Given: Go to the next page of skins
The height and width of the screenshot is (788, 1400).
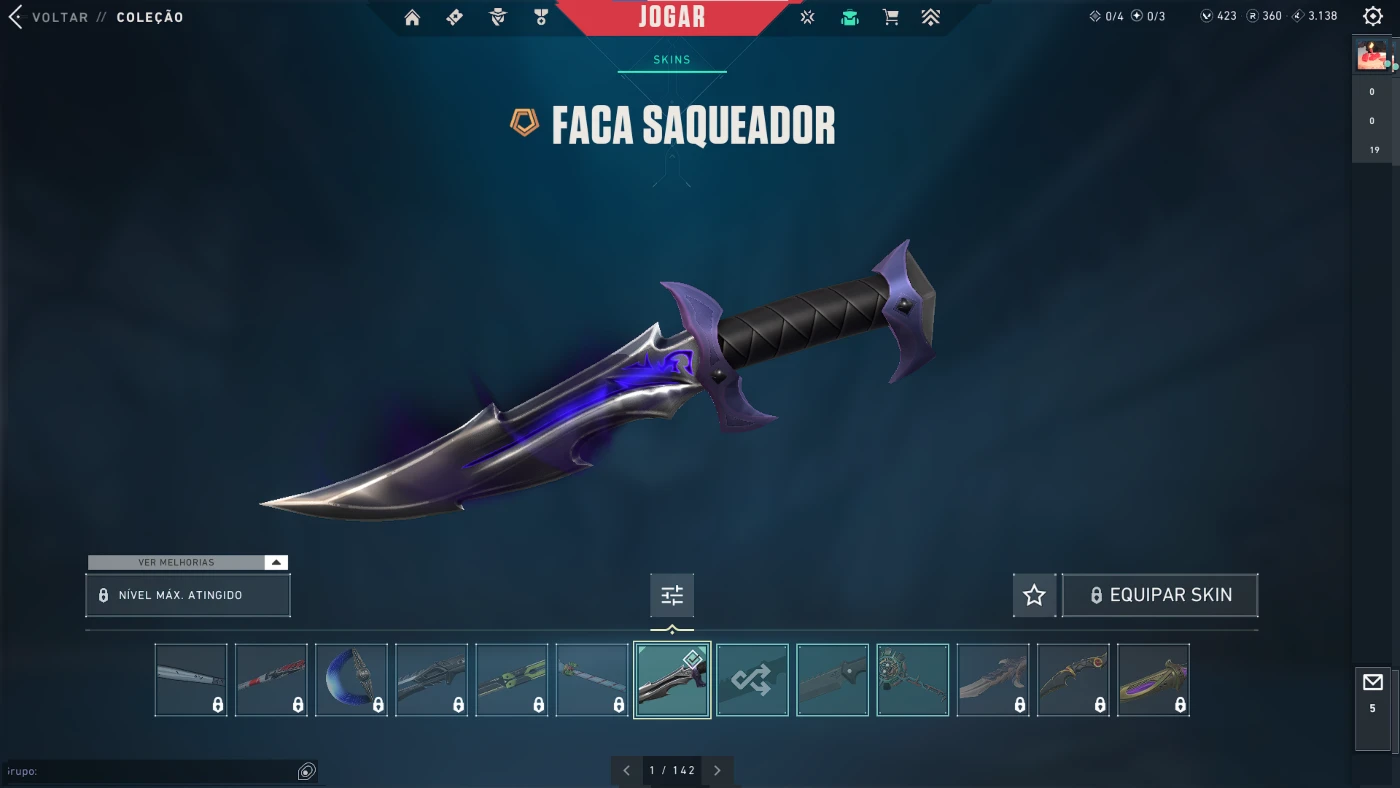Looking at the screenshot, I should click(x=717, y=770).
